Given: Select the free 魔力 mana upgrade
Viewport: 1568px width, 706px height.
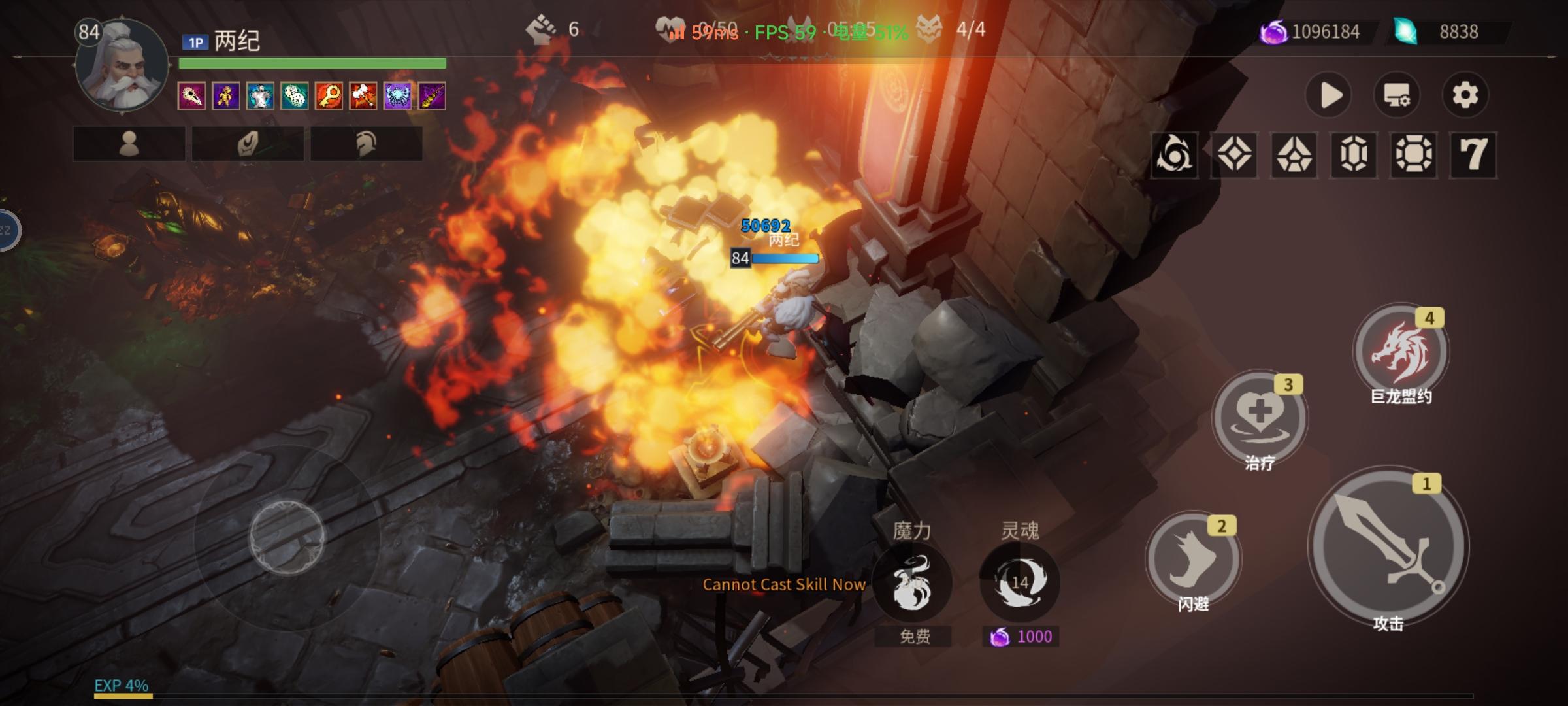Looking at the screenshot, I should [912, 583].
